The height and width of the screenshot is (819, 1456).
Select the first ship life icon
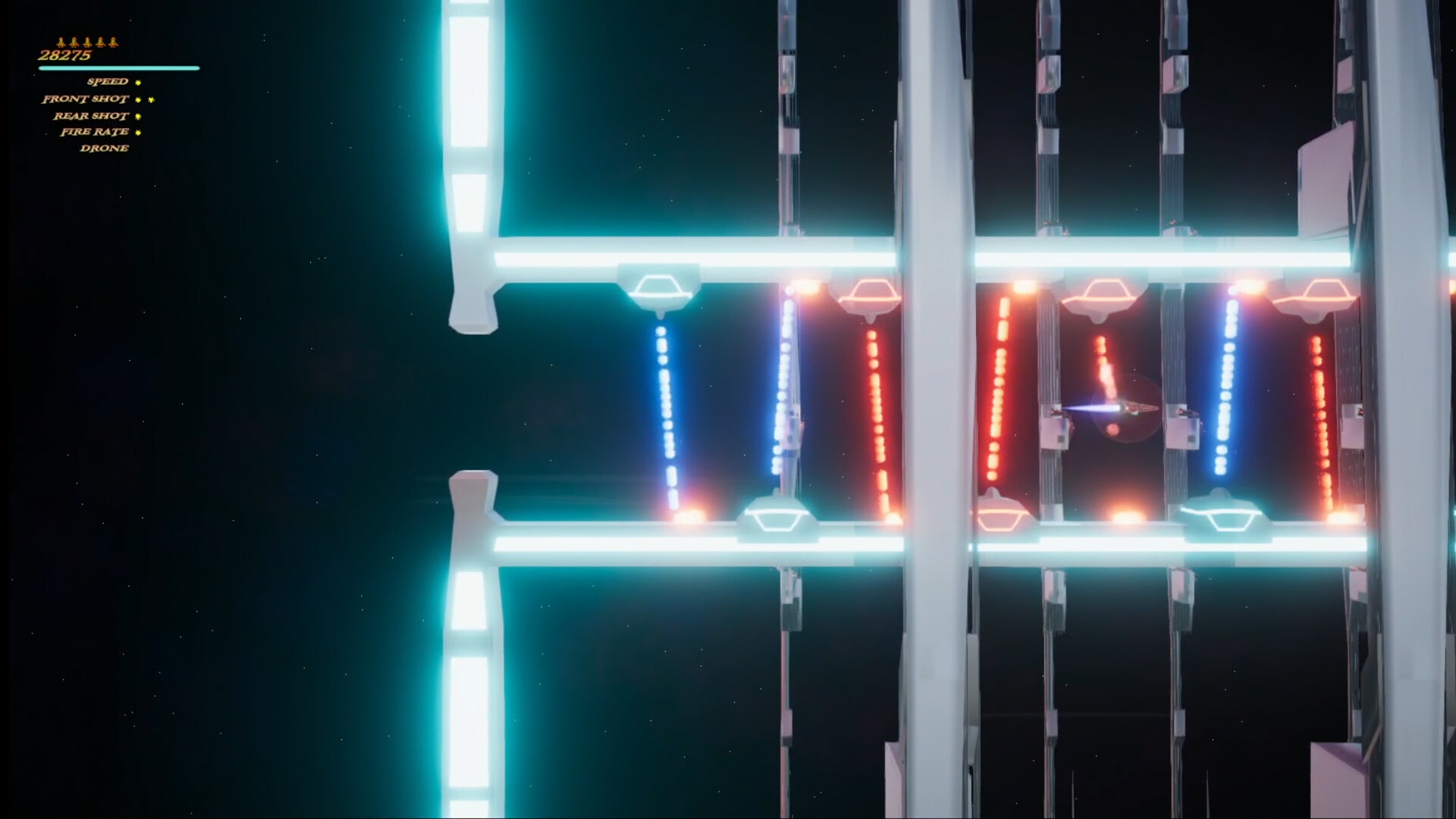(61, 42)
